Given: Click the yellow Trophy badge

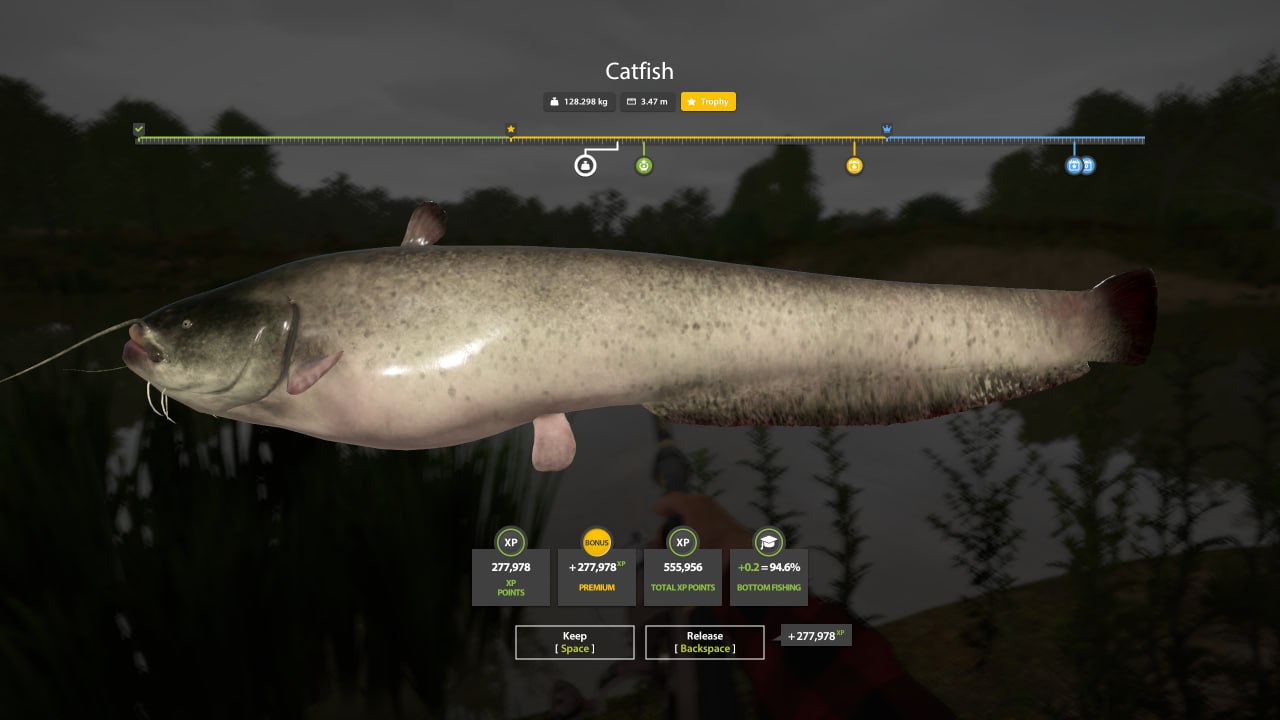Looking at the screenshot, I should pyautogui.click(x=708, y=102).
